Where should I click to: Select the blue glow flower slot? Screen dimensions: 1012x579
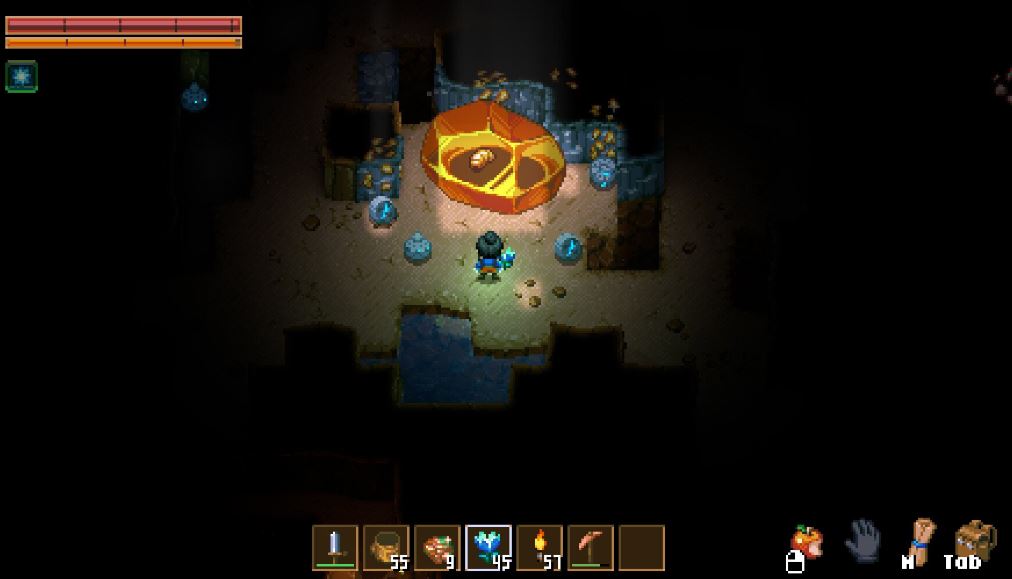[x=488, y=547]
